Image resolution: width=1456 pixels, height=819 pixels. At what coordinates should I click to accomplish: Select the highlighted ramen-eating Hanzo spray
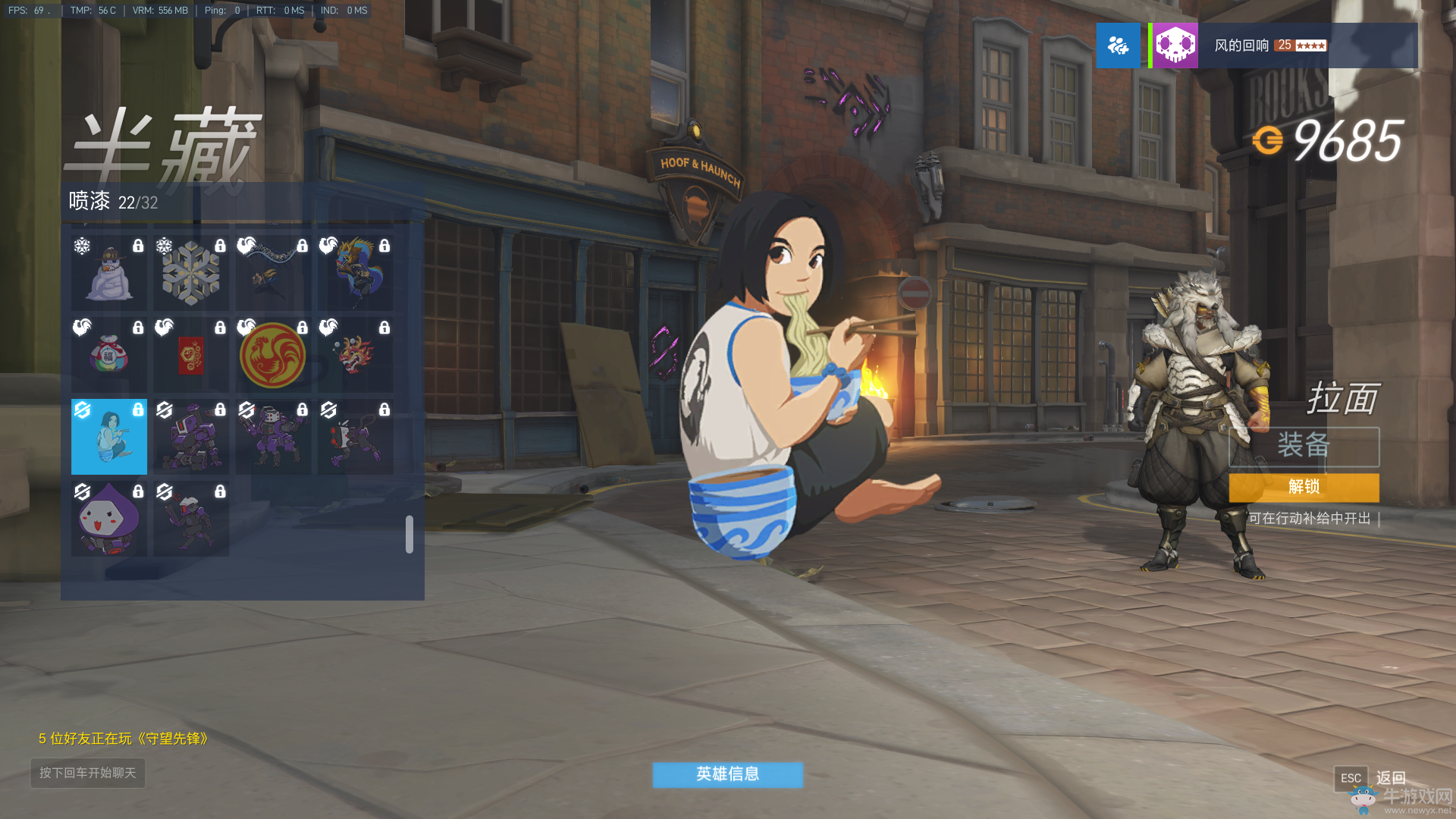tap(109, 437)
